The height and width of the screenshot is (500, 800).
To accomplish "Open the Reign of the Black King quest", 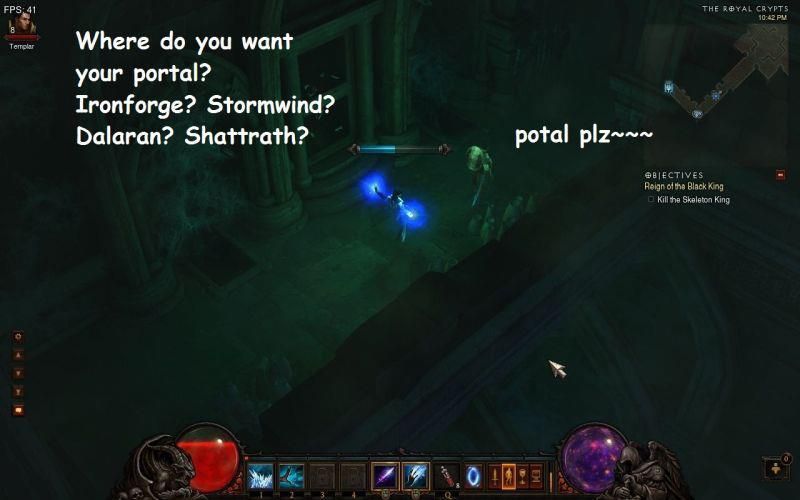I will pos(686,187).
